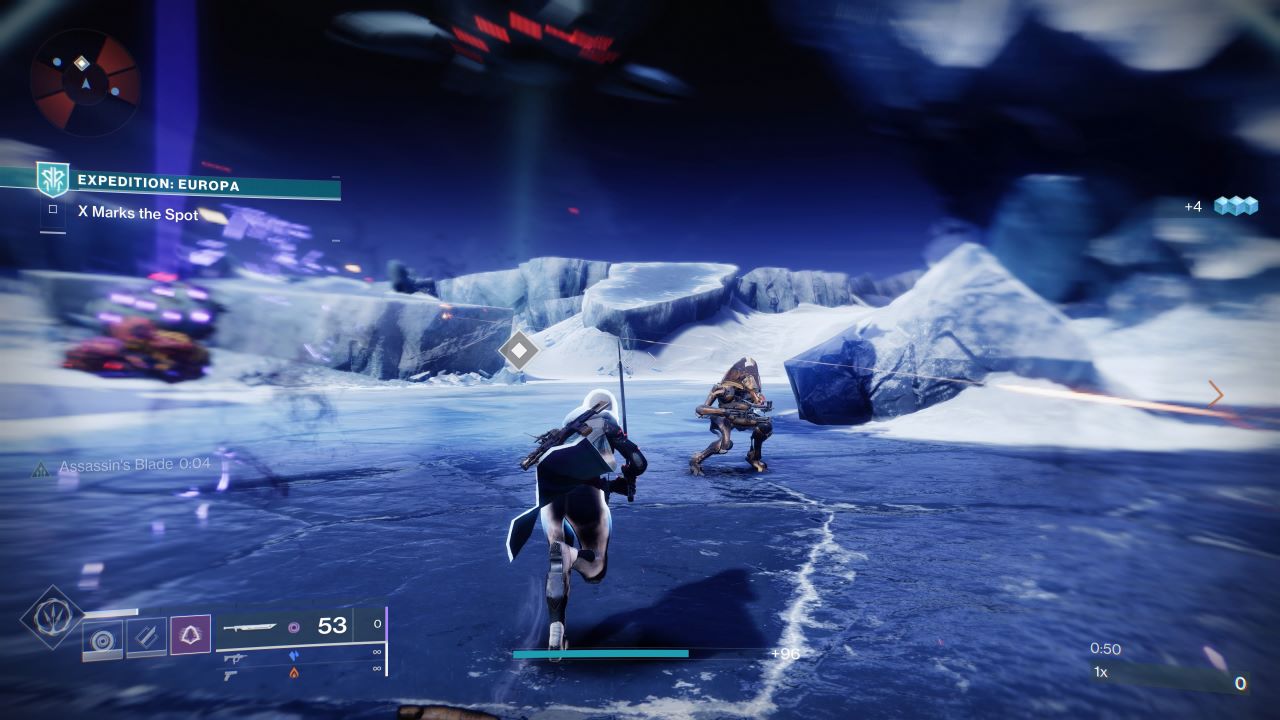Select the Stasis super ability diamond icon
This screenshot has height=720, width=1280.
click(x=51, y=619)
